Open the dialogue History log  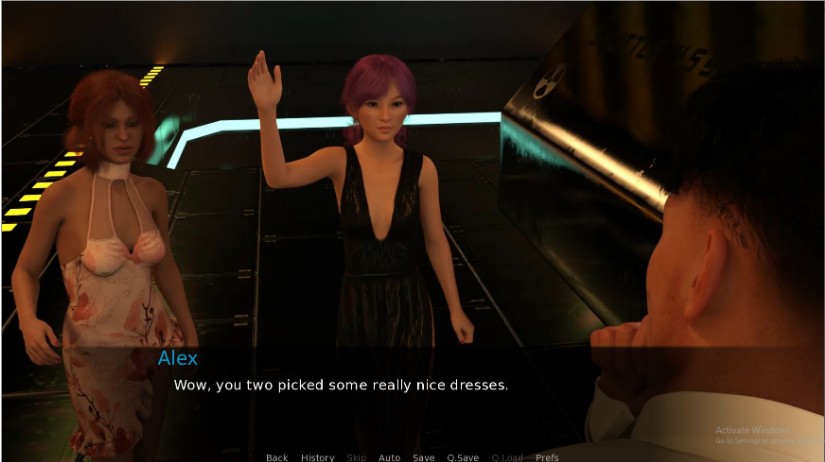pos(318,457)
